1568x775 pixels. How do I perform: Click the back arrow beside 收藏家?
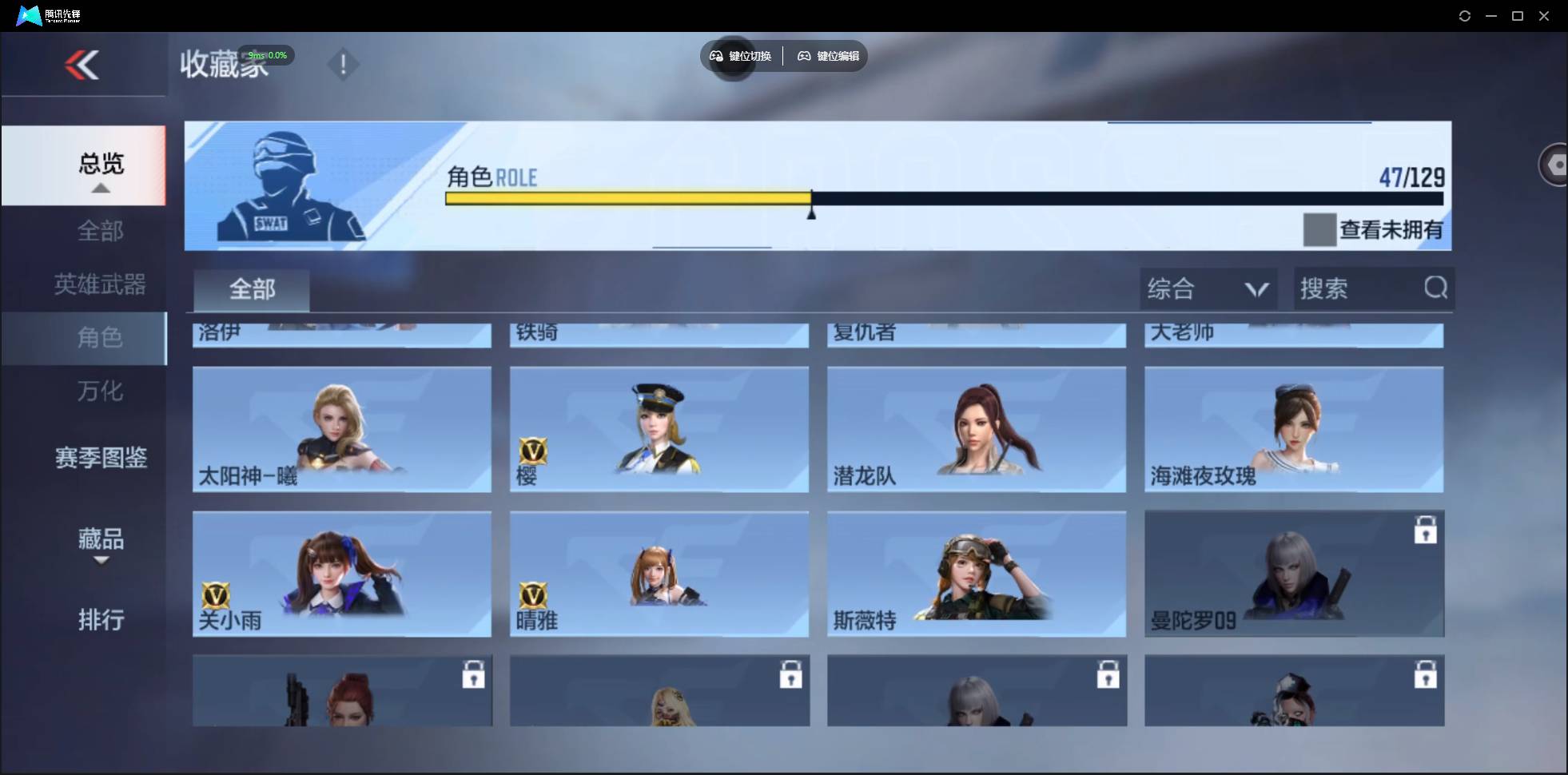[84, 64]
